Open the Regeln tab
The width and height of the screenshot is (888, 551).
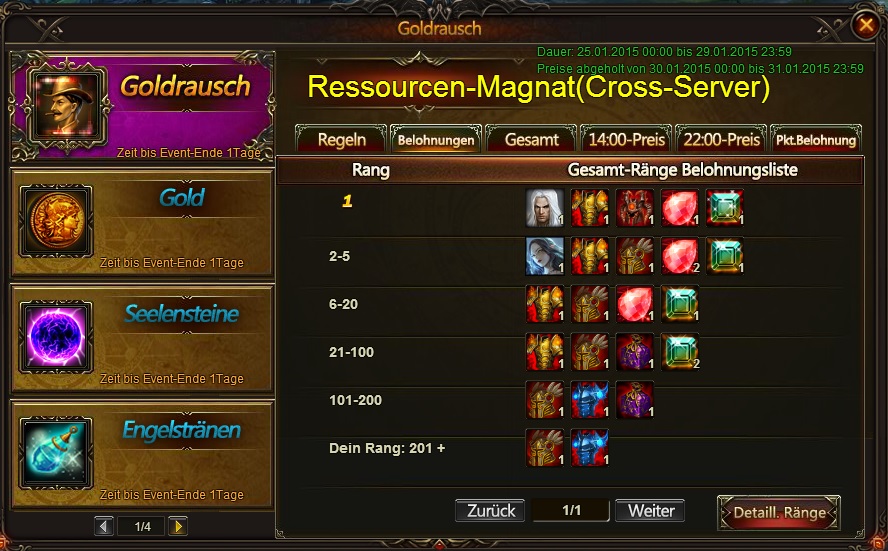[341, 140]
